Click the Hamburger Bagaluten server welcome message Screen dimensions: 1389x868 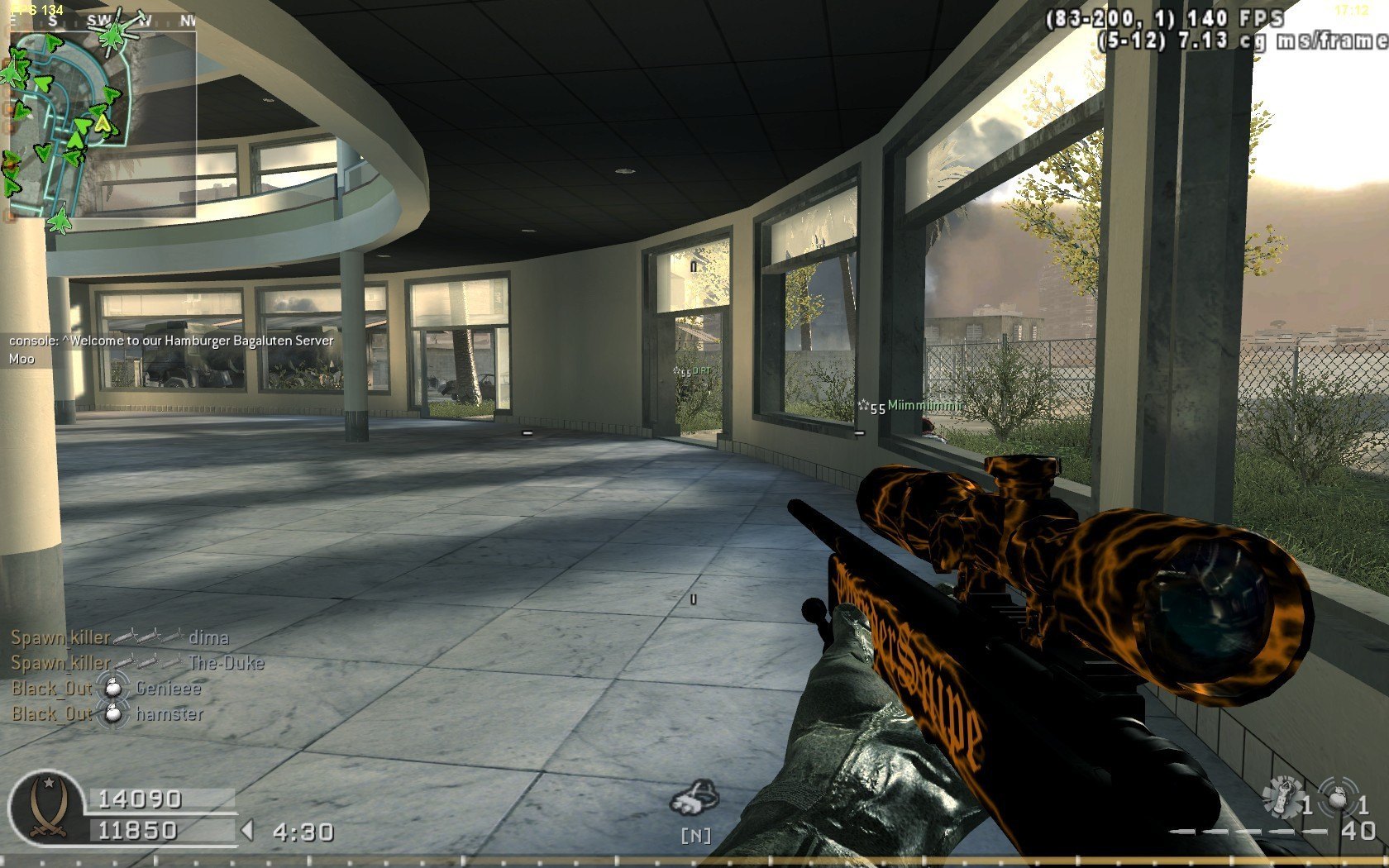[171, 341]
